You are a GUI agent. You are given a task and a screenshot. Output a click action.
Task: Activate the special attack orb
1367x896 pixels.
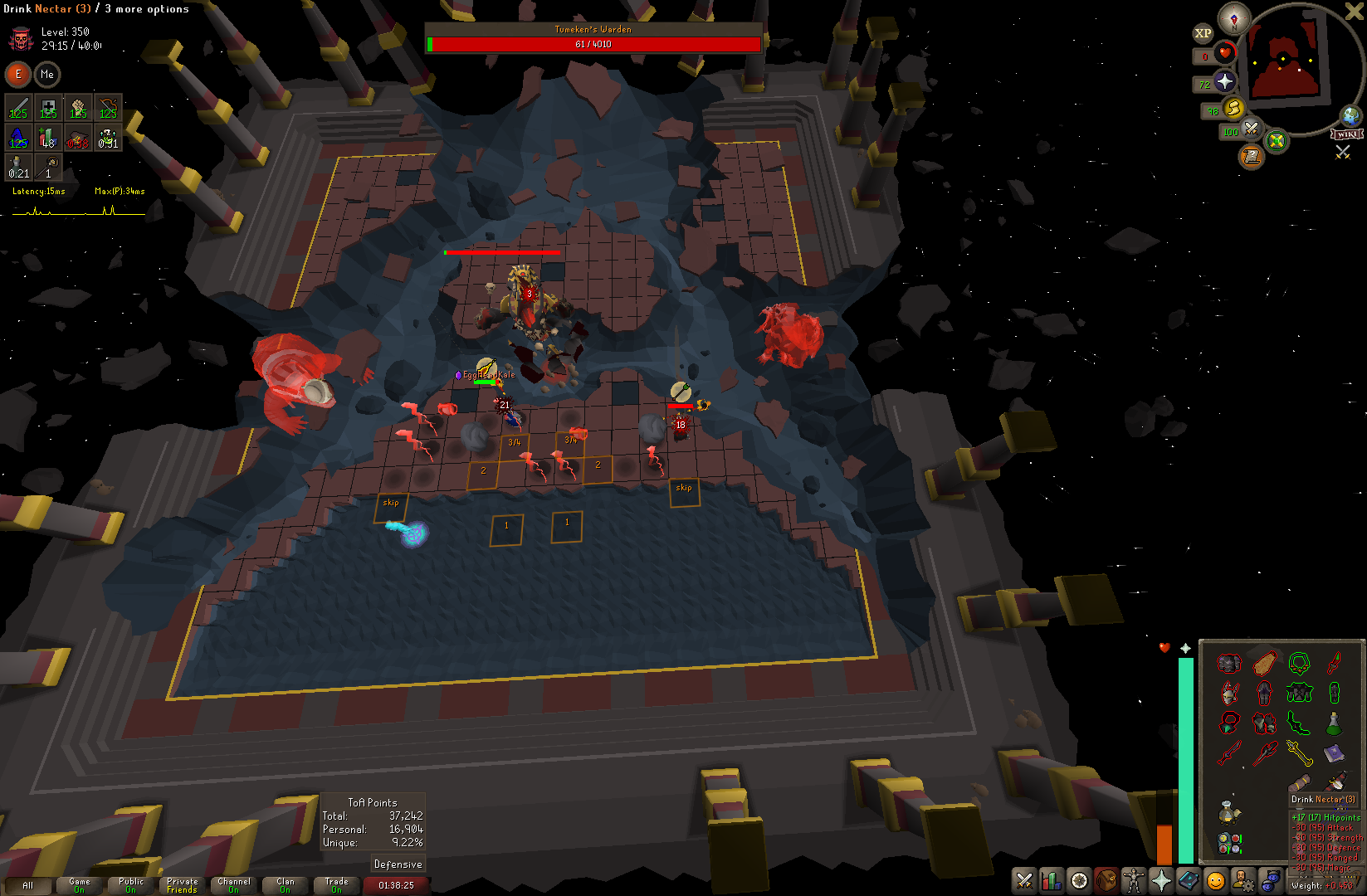(x=1251, y=129)
